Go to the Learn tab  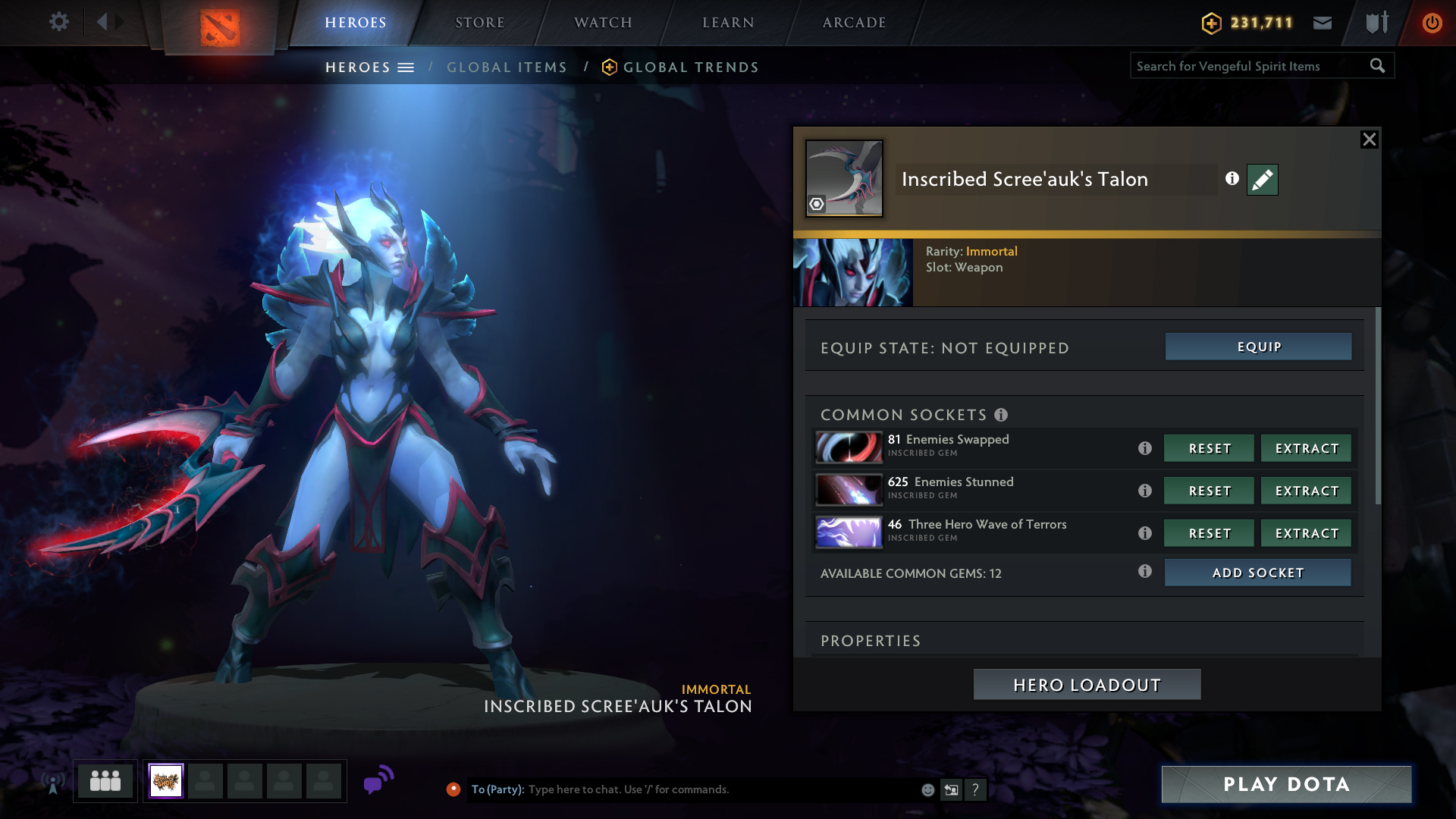tap(728, 23)
